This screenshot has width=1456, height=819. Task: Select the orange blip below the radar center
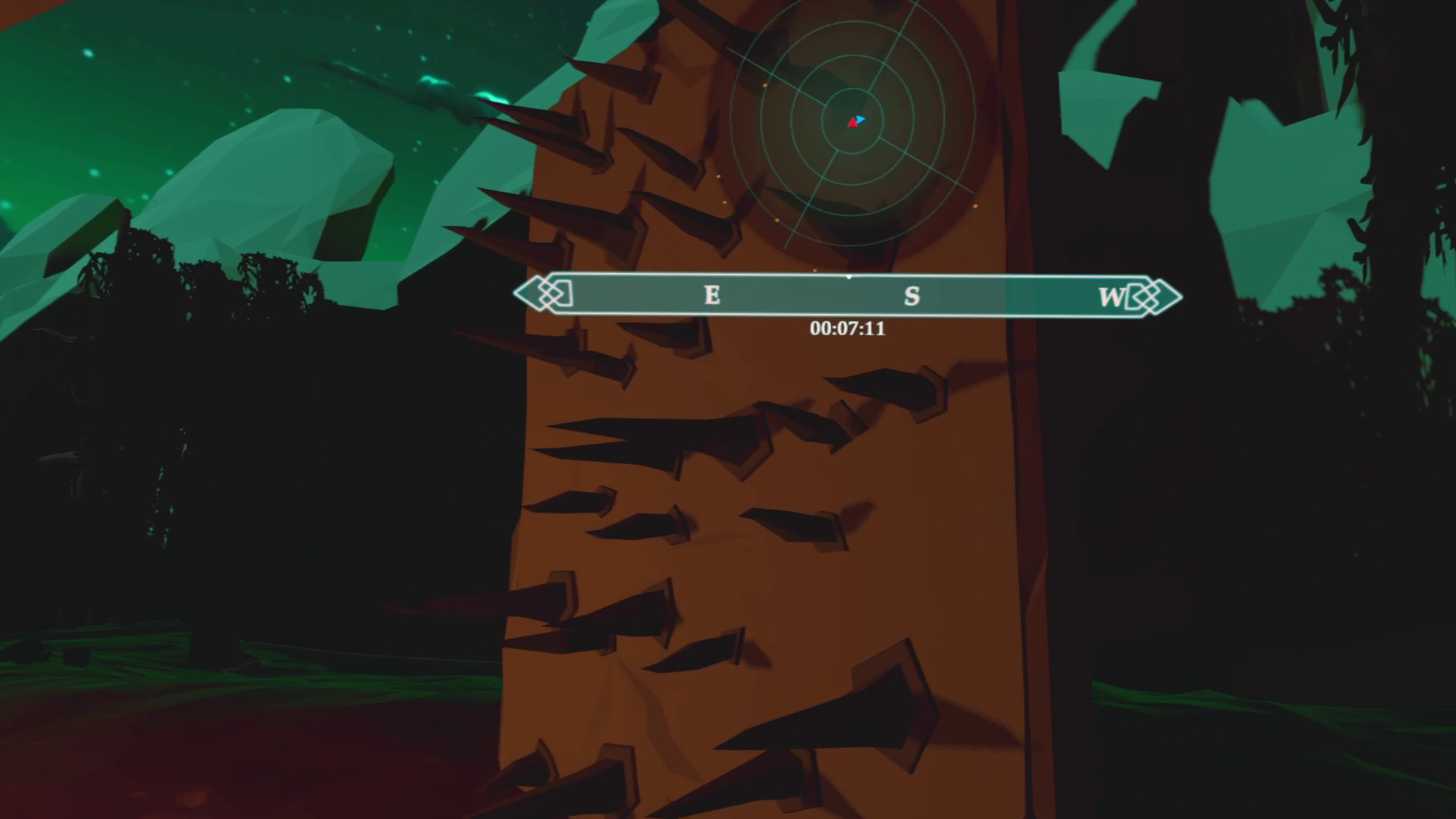[x=777, y=220]
